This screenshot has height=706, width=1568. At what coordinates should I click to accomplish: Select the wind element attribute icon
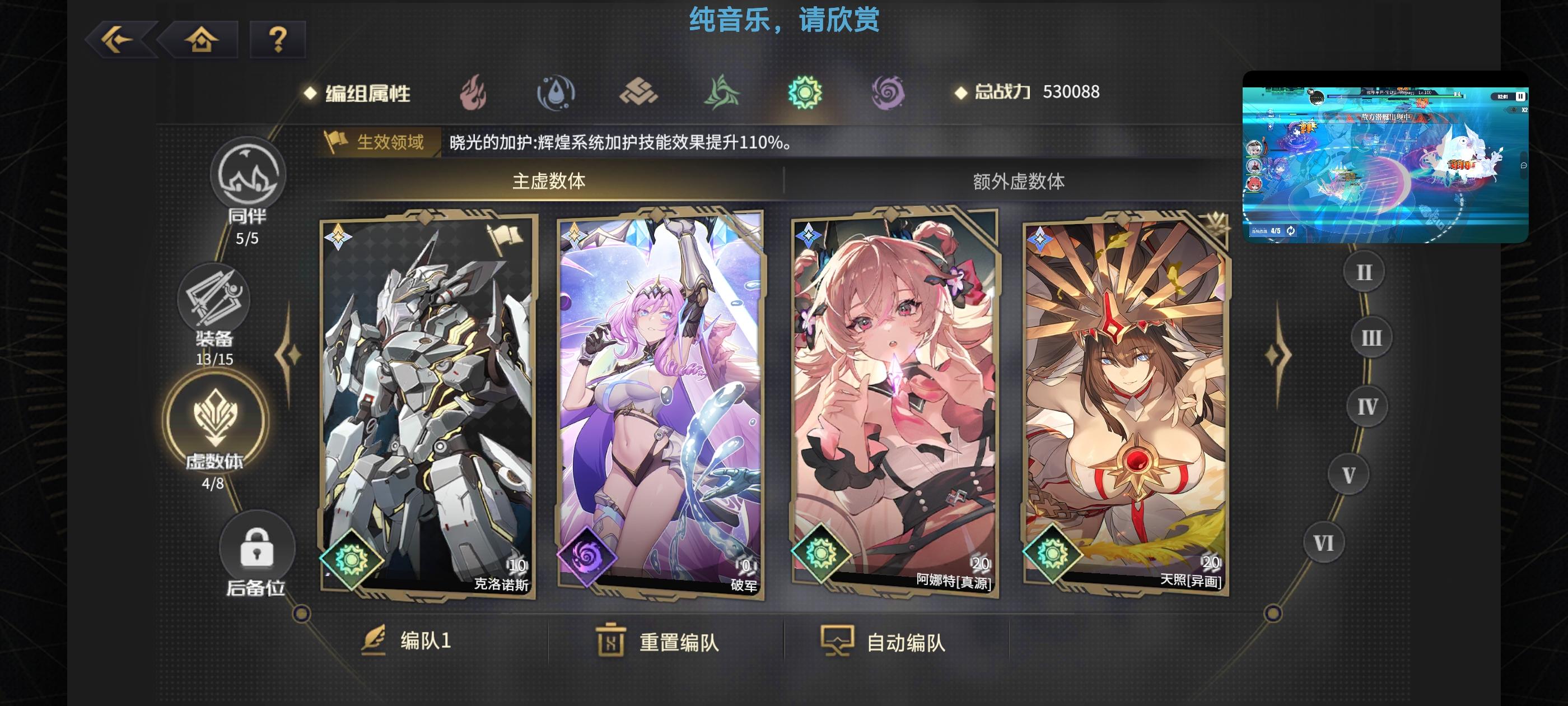tap(722, 92)
